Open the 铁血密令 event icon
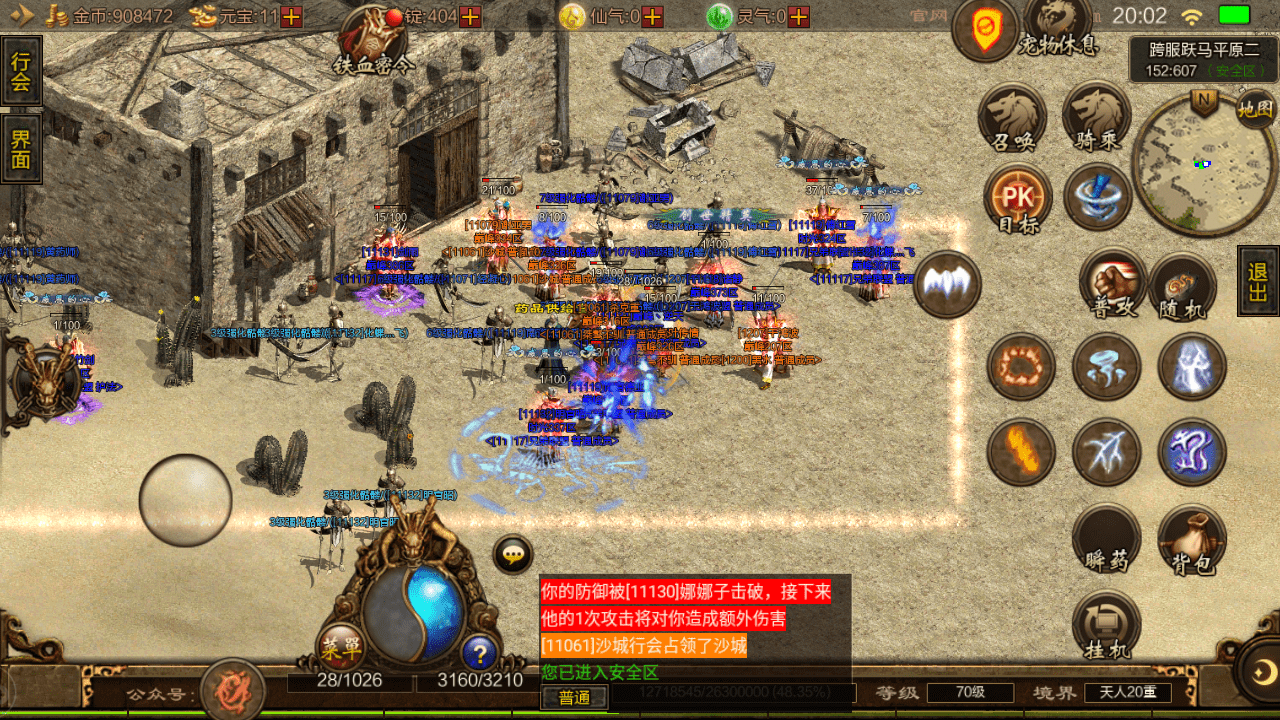 click(x=373, y=40)
